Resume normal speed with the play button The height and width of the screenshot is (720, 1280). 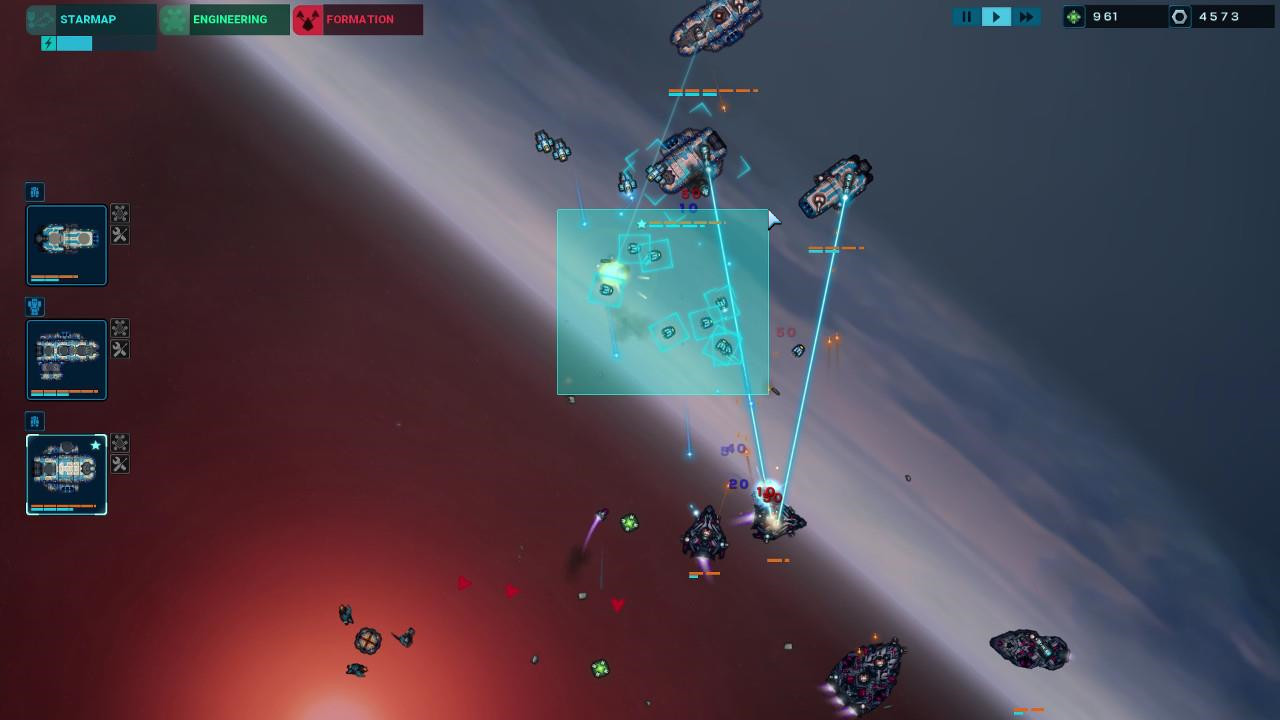point(996,16)
